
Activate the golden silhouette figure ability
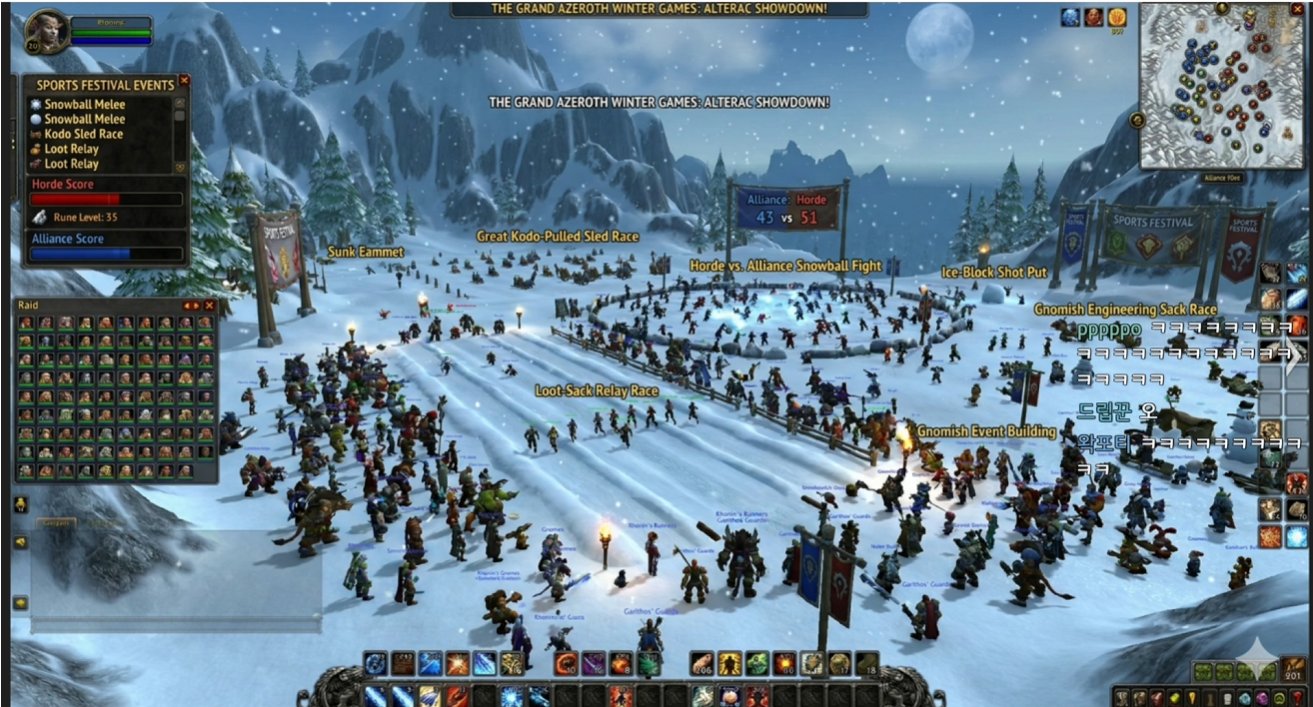pyautogui.click(x=730, y=663)
